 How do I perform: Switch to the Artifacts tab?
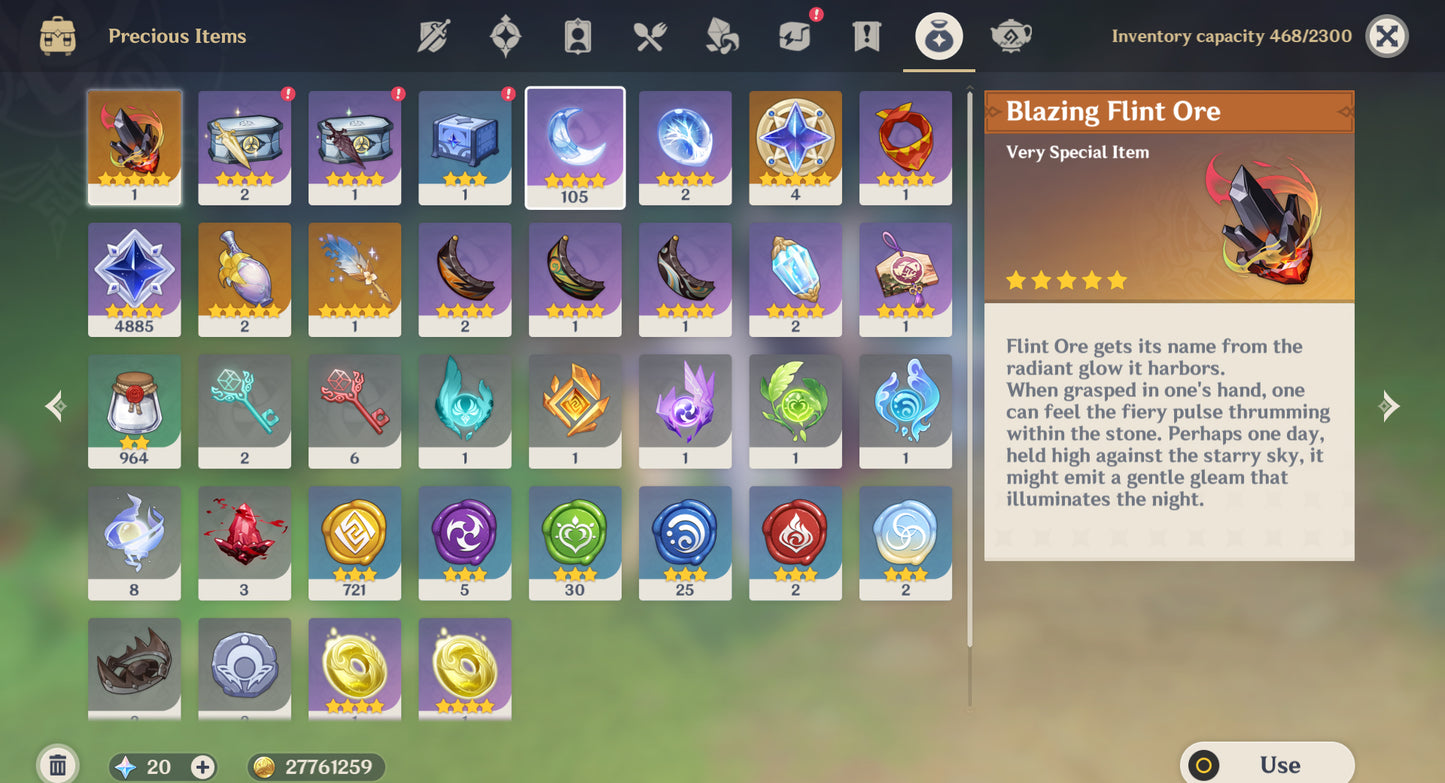click(x=506, y=35)
